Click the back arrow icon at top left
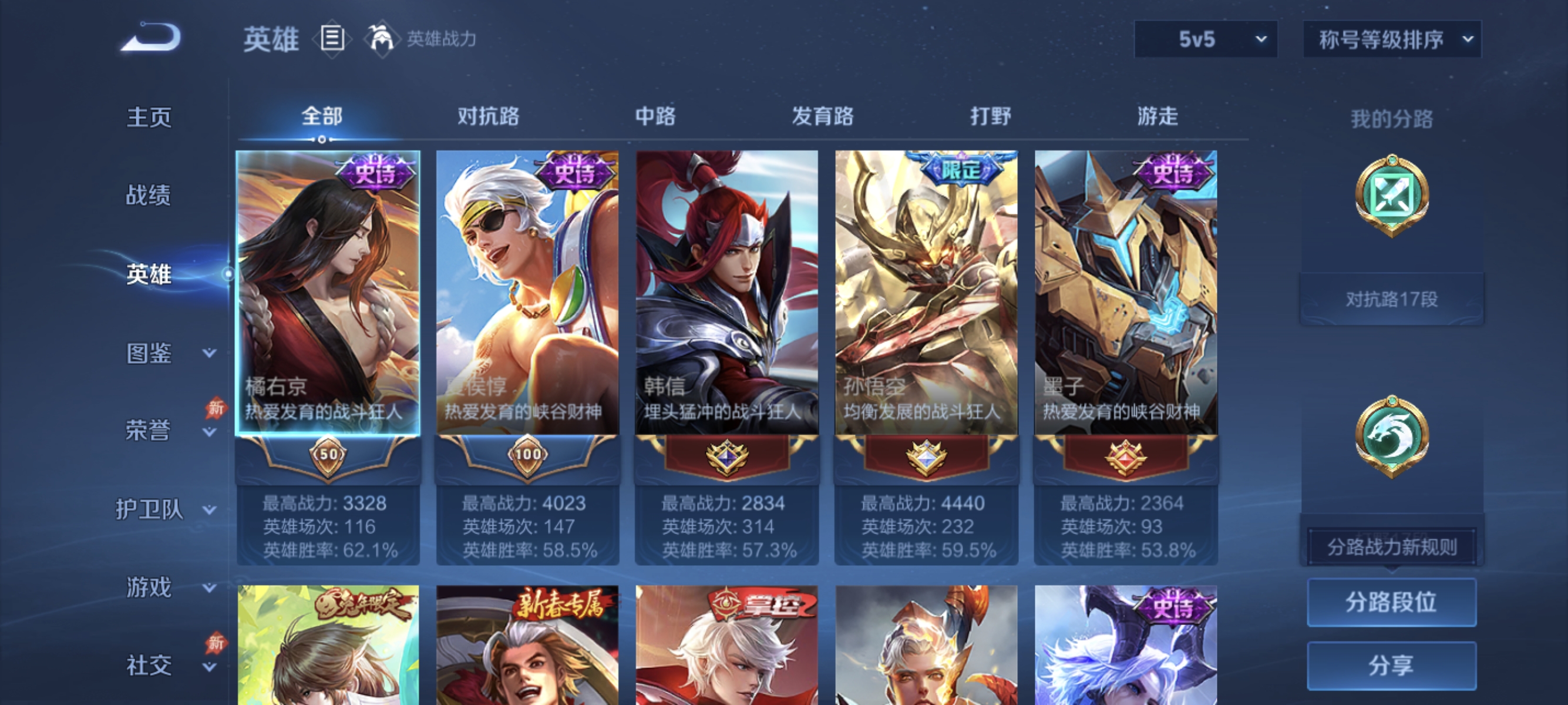This screenshot has width=1568, height=705. click(x=151, y=38)
